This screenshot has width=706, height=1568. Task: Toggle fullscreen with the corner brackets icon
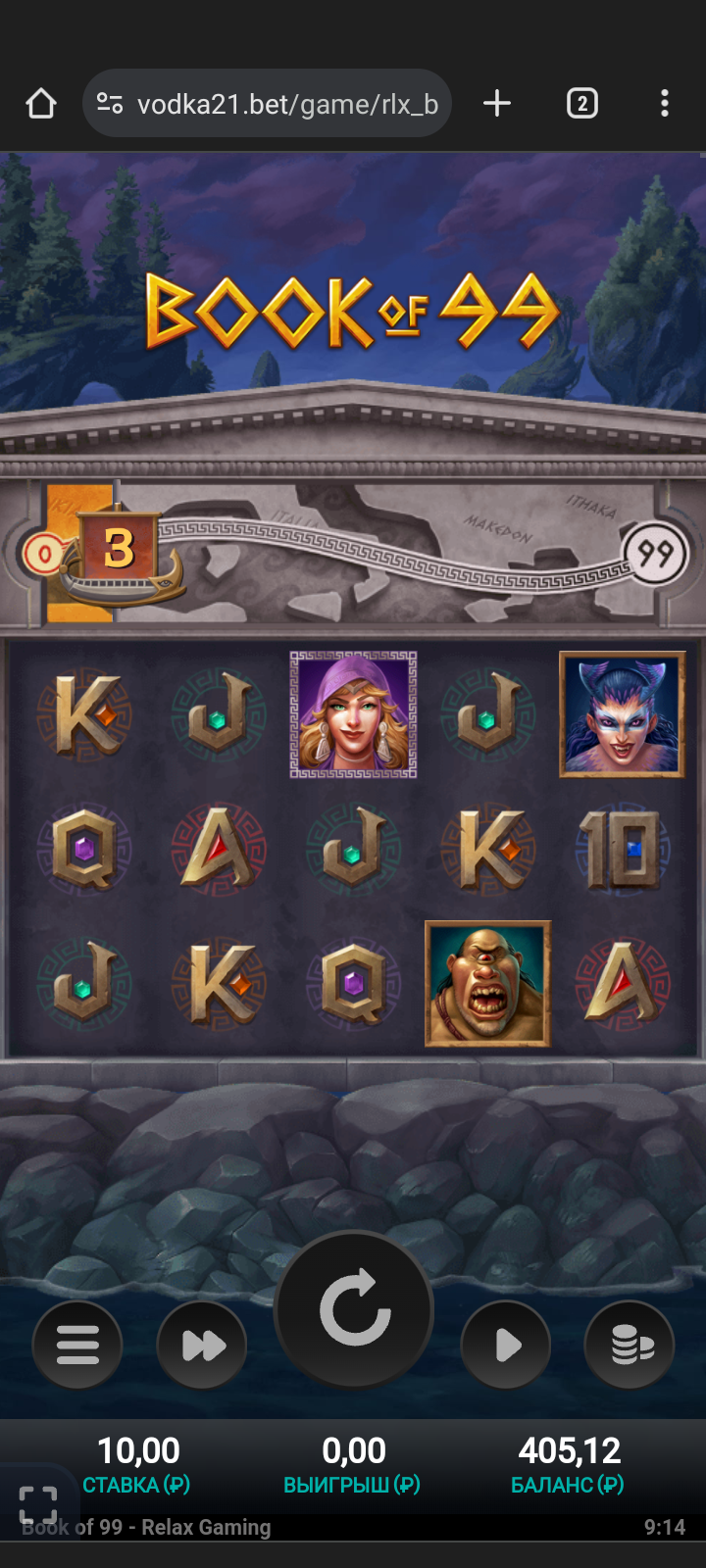[x=38, y=1504]
